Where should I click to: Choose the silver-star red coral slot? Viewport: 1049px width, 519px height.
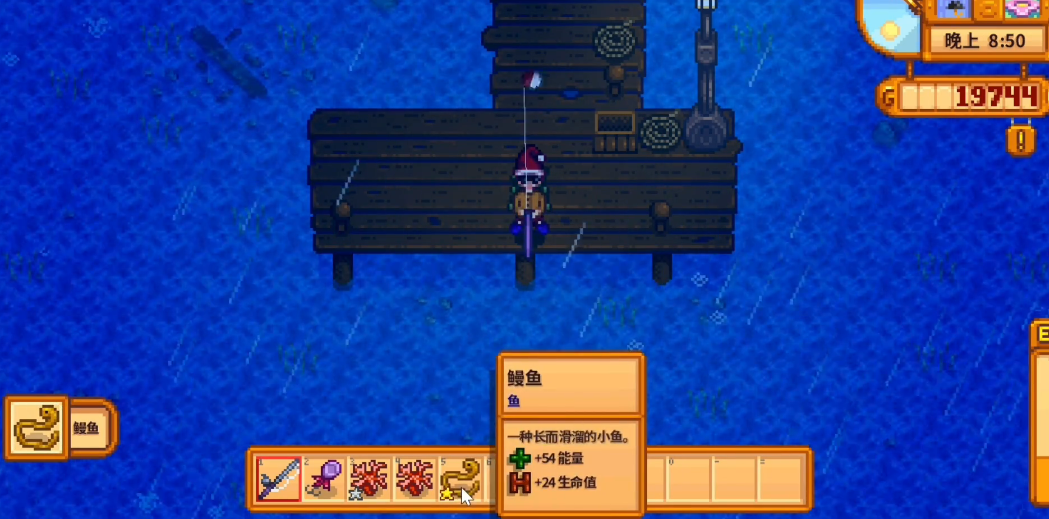tap(369, 479)
